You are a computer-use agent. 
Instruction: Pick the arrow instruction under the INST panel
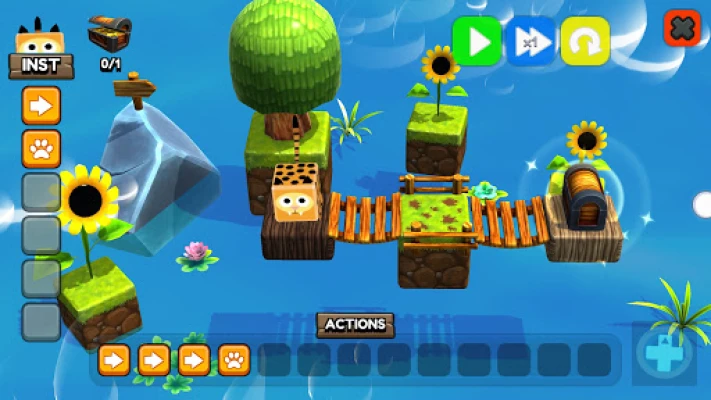(41, 105)
